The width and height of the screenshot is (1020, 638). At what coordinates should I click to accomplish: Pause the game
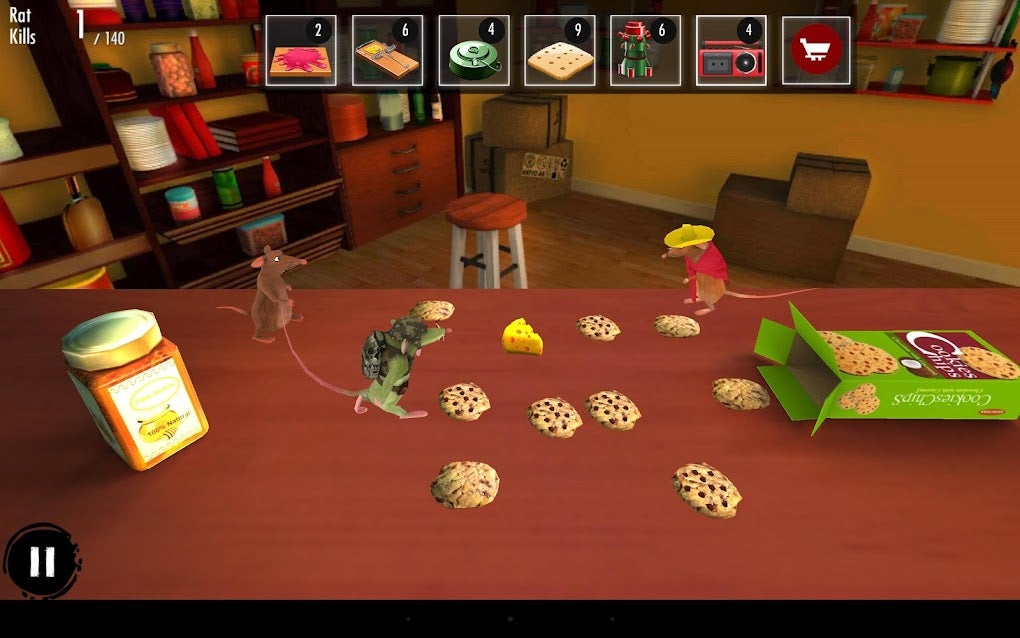pos(42,561)
